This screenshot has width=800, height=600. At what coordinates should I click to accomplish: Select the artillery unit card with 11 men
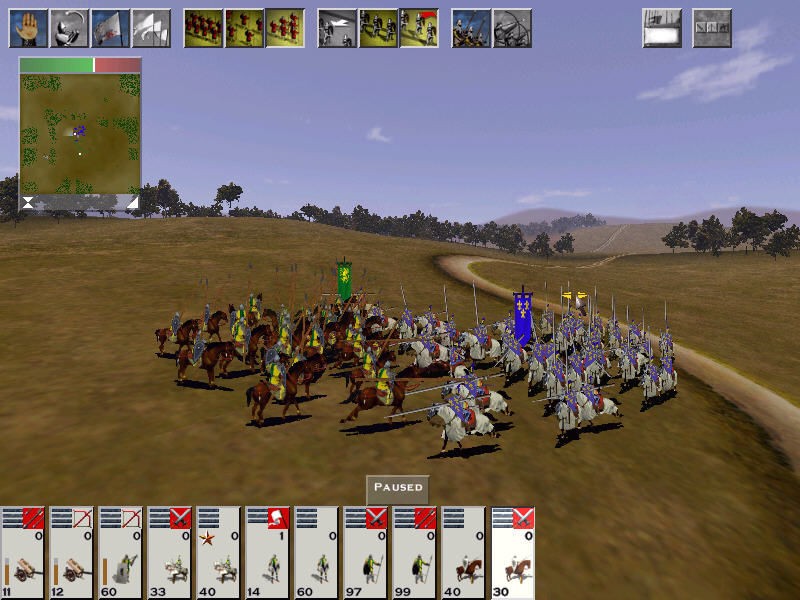(x=23, y=552)
